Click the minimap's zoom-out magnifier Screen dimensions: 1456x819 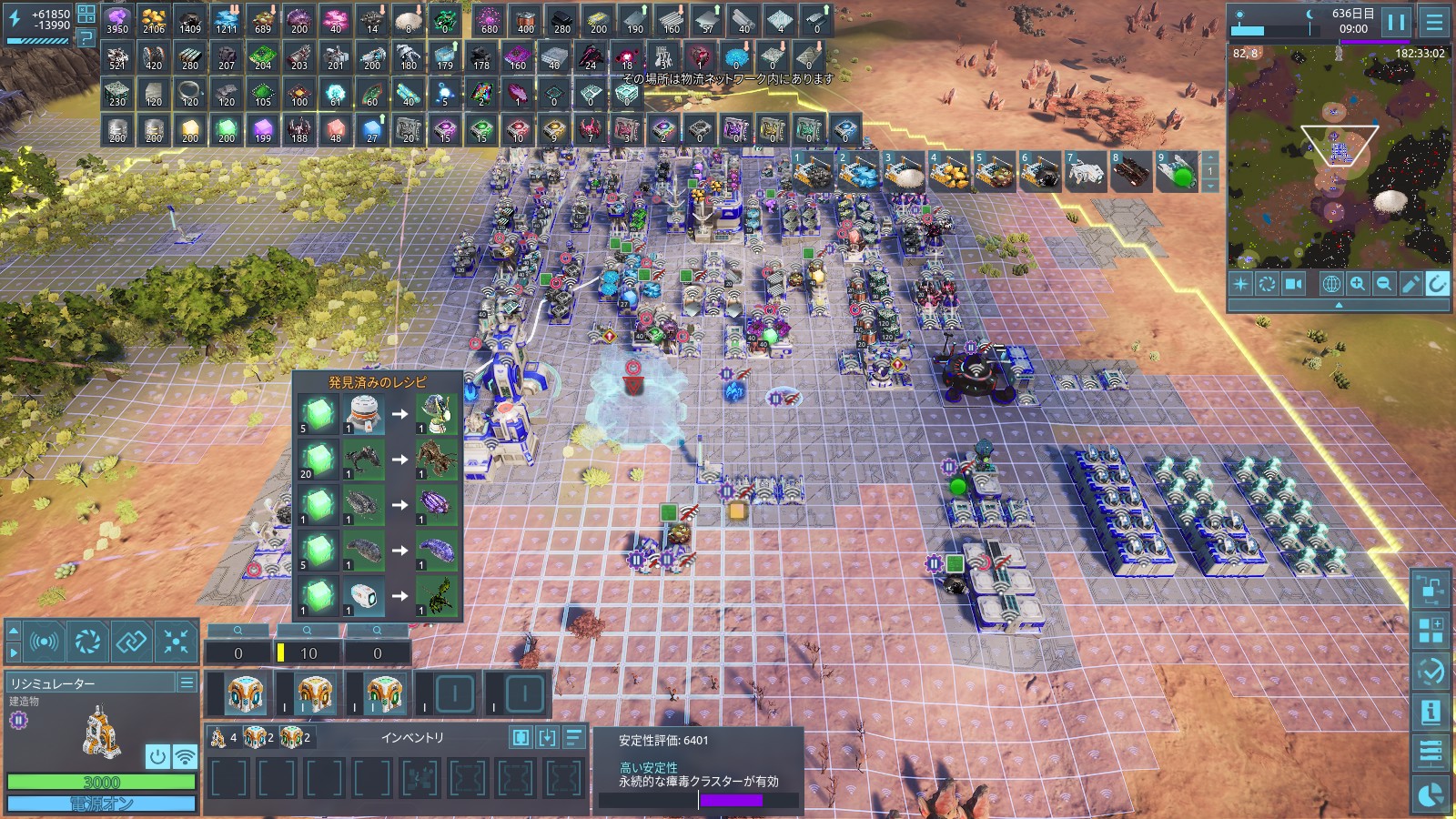tap(1383, 284)
